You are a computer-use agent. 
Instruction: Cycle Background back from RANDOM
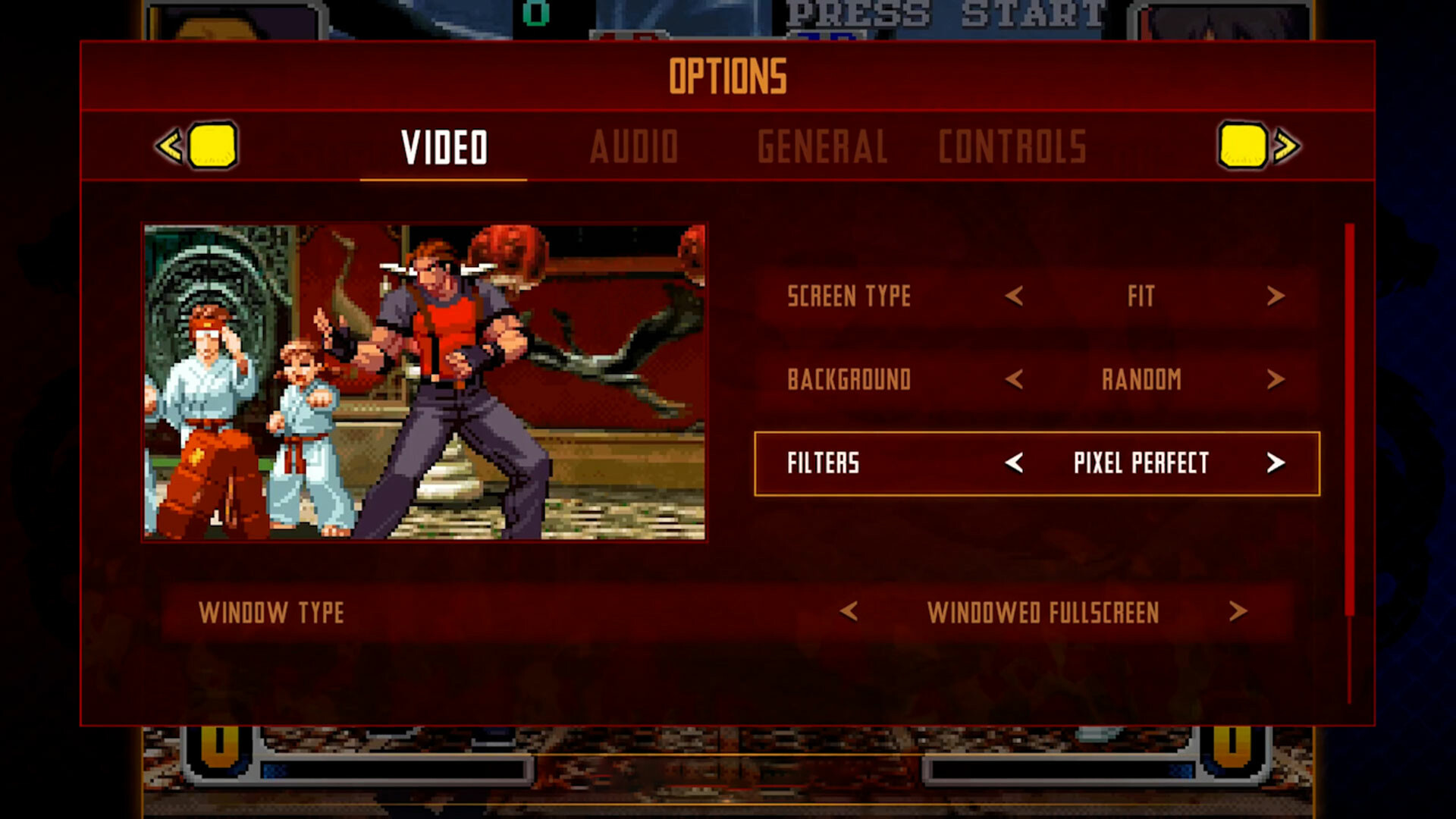click(x=1016, y=380)
